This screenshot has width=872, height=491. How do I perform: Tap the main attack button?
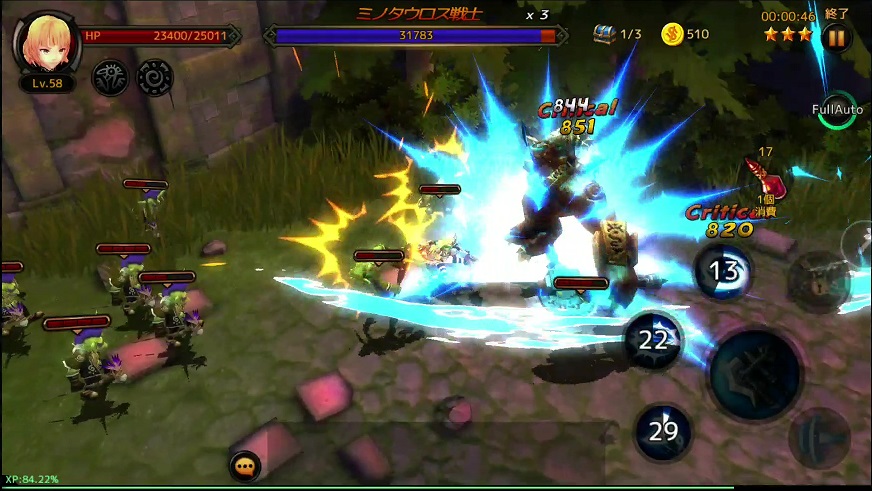(754, 375)
